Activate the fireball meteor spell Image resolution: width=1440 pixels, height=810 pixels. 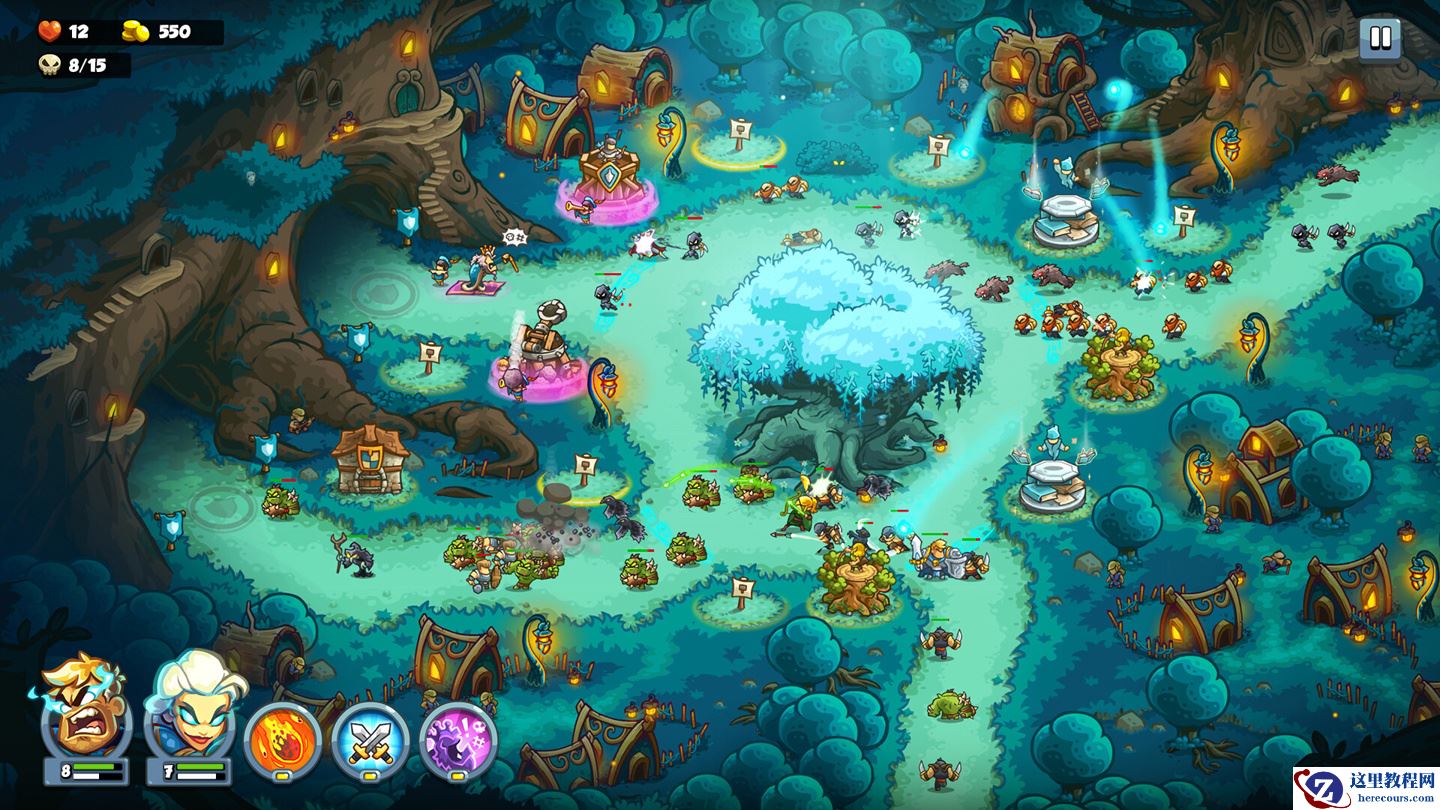coord(282,741)
